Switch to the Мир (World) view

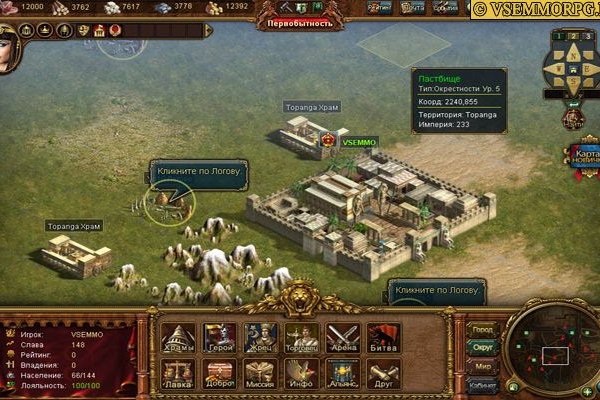tap(483, 365)
